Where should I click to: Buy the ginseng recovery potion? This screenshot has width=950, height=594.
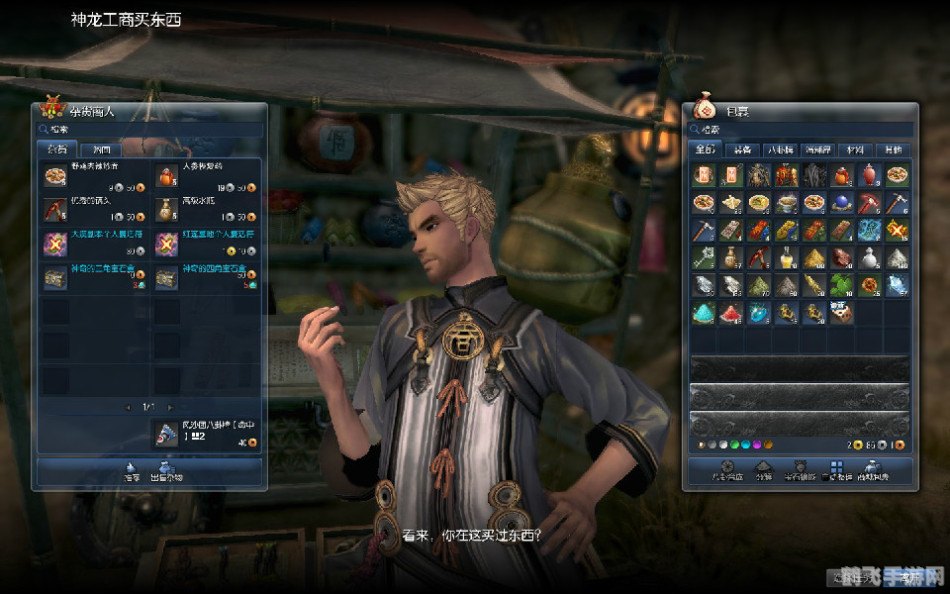166,175
